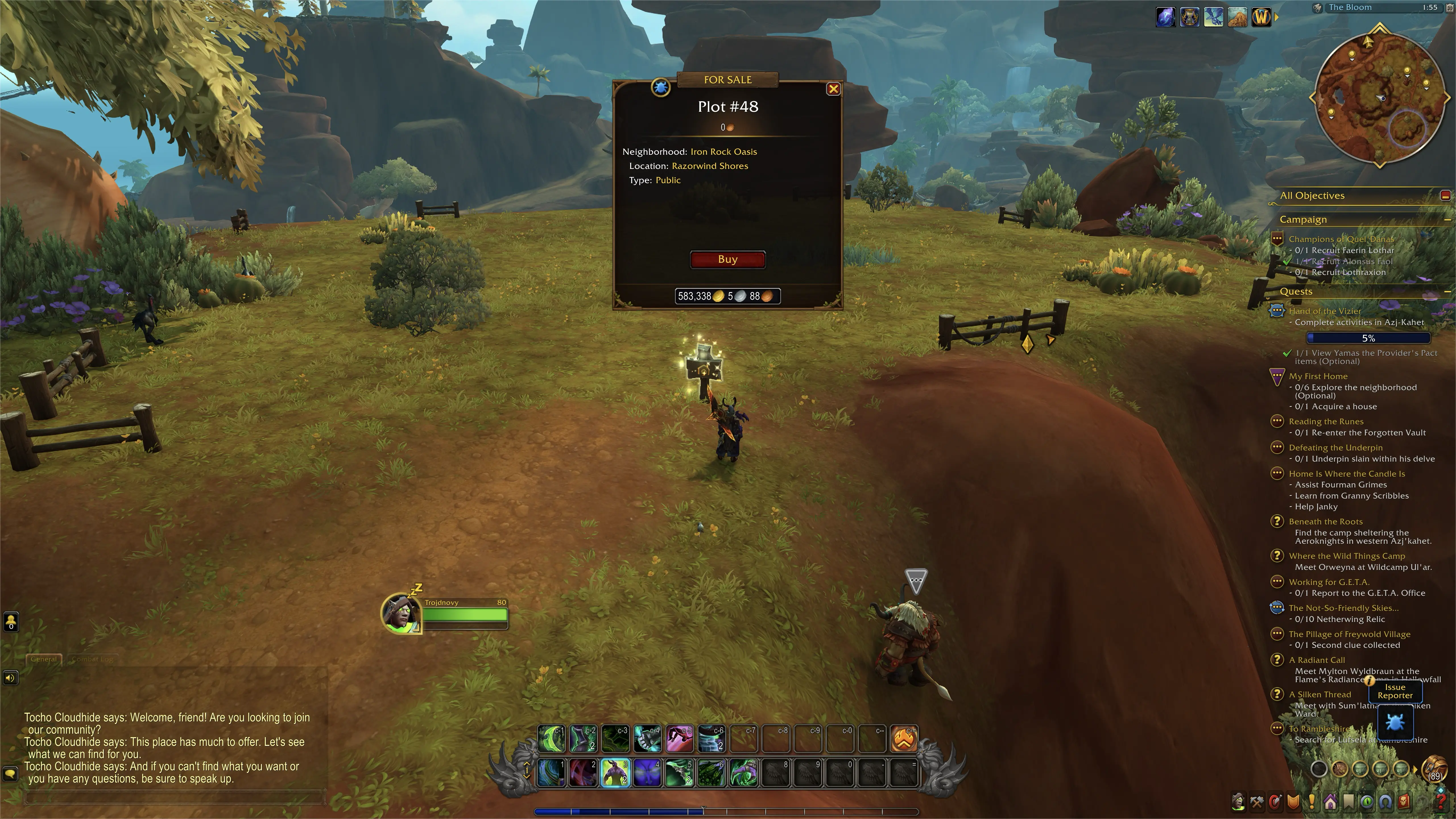Collapse the All Objectives tracker
Image resolution: width=1456 pixels, height=819 pixels.
tap(1445, 196)
